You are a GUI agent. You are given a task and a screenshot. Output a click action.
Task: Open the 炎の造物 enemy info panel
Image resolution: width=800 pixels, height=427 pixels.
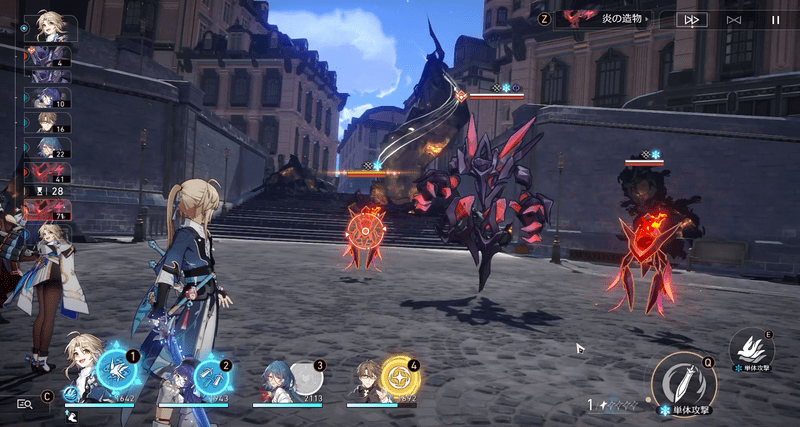606,18
